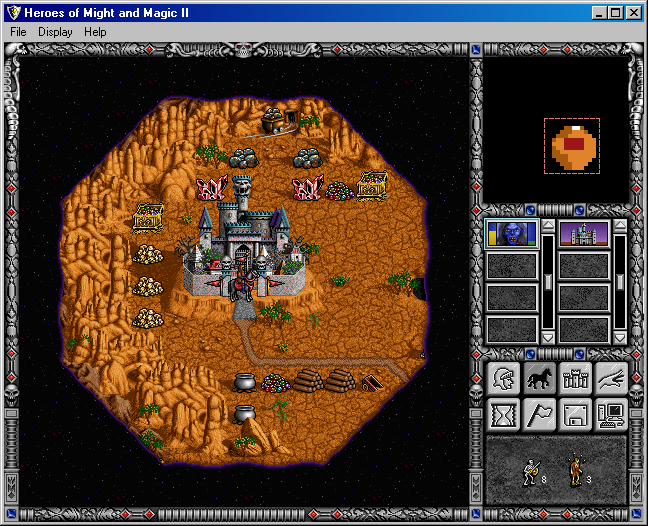Click the horse movement button
The width and height of the screenshot is (648, 526).
point(540,378)
